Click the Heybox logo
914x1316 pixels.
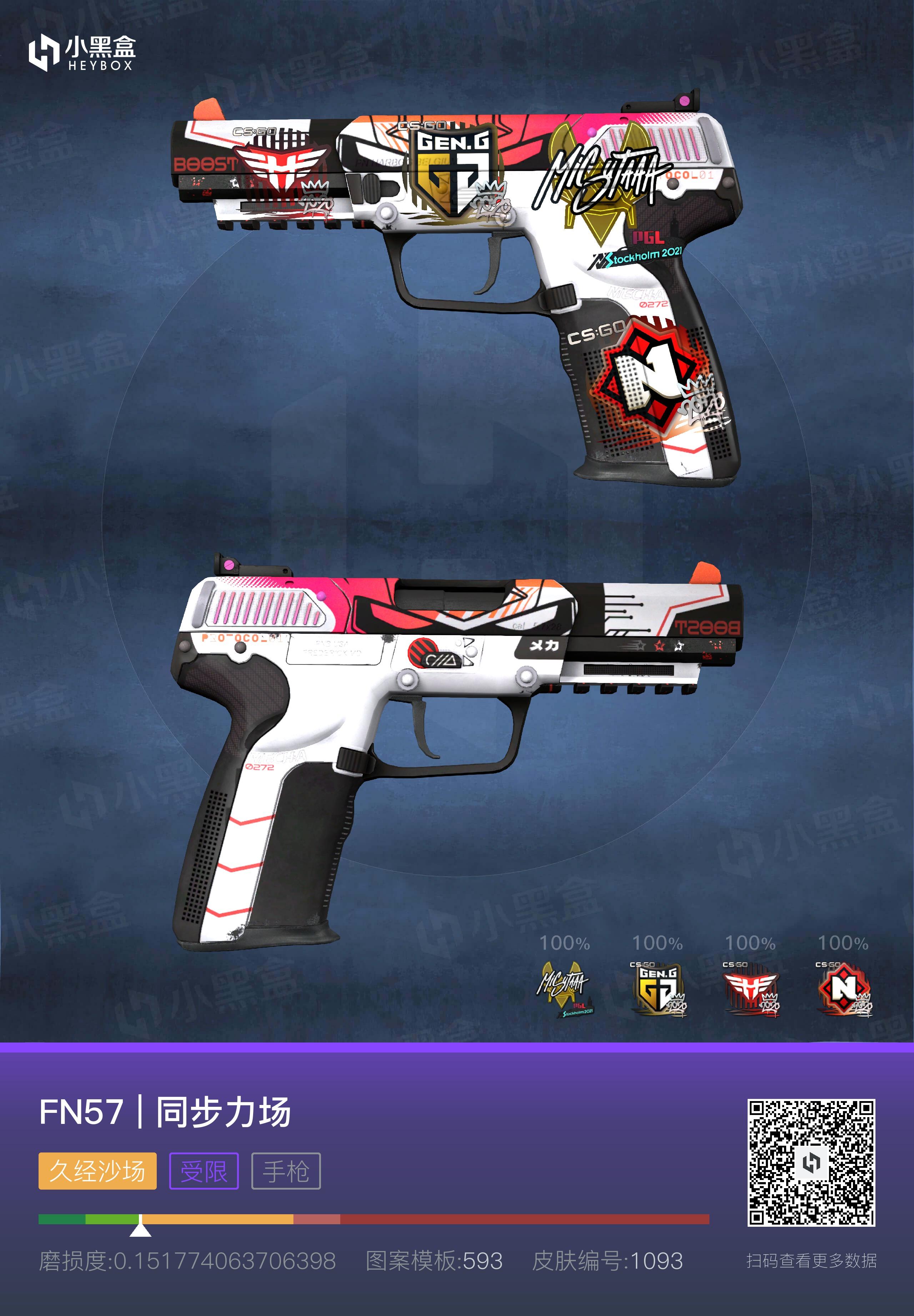[82, 53]
